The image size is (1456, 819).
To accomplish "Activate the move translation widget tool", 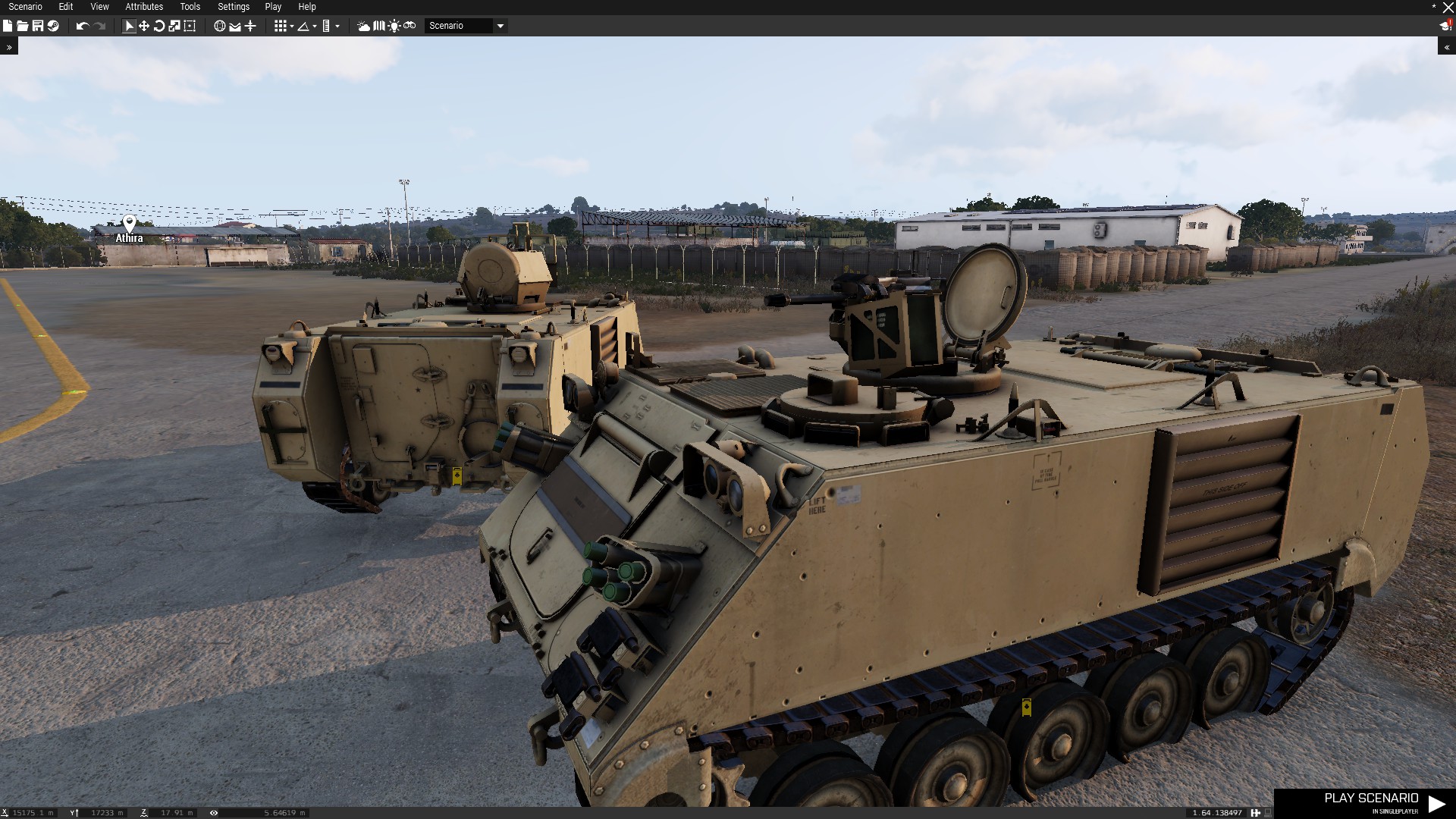I will point(144,26).
